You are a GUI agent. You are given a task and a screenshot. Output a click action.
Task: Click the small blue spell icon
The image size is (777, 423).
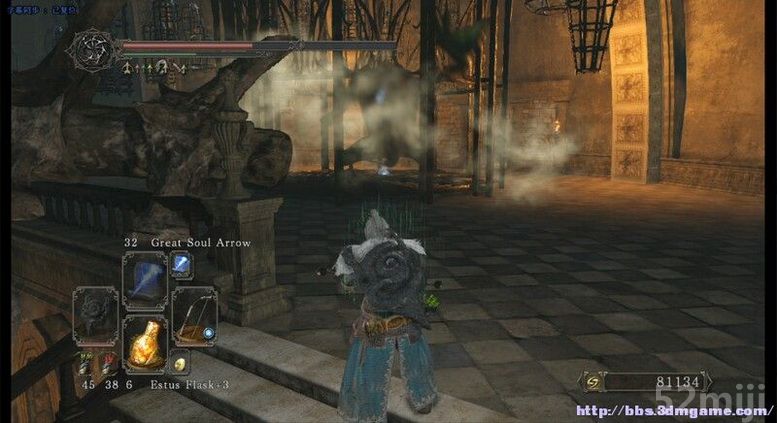coord(183,264)
